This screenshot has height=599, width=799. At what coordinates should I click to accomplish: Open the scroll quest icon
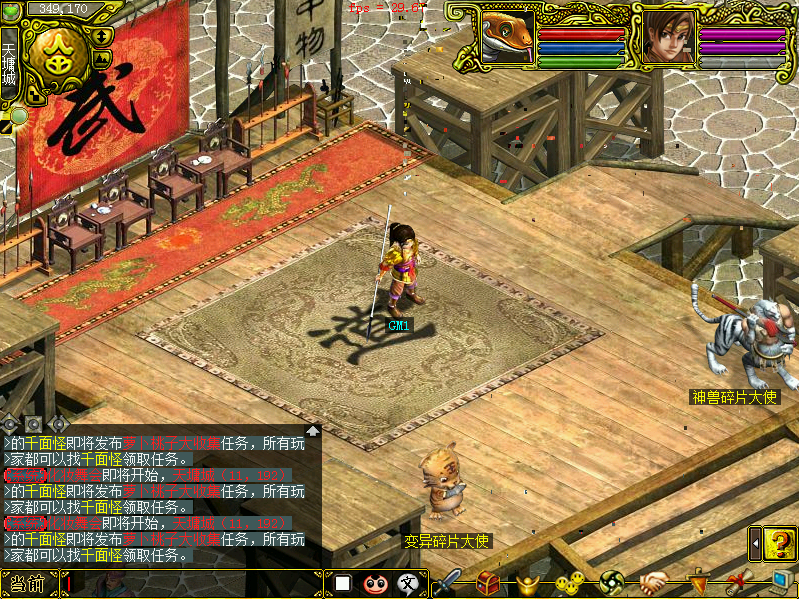739,582
